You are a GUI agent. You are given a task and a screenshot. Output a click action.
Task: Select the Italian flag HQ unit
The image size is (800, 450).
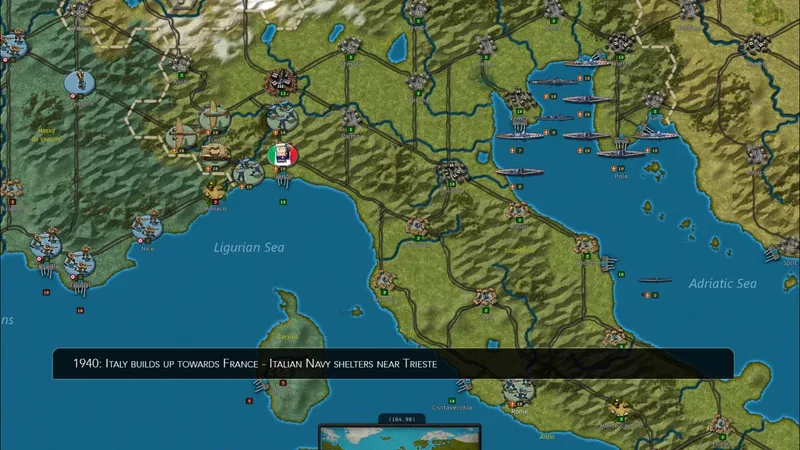coord(283,154)
